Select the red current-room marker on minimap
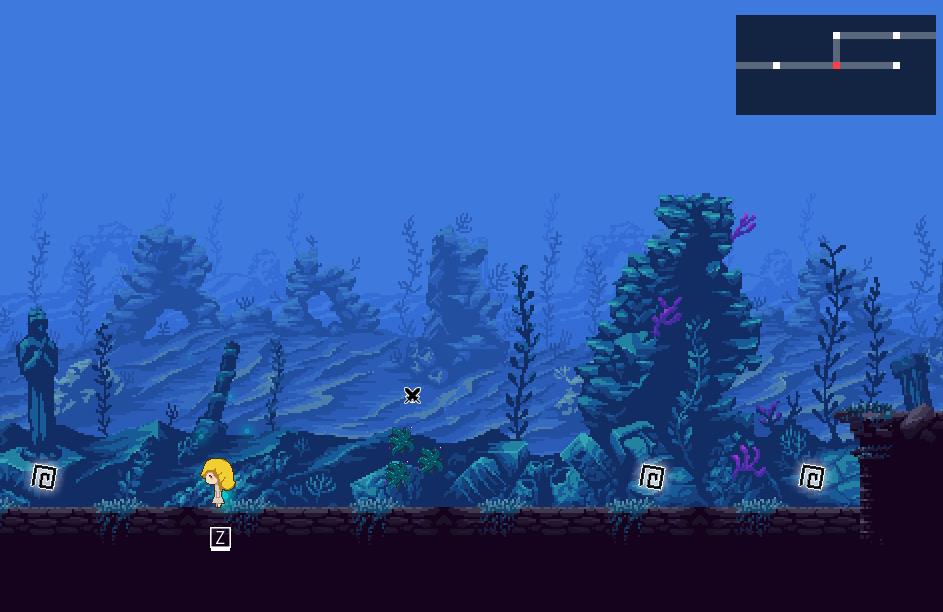This screenshot has height=612, width=943. coord(836,66)
